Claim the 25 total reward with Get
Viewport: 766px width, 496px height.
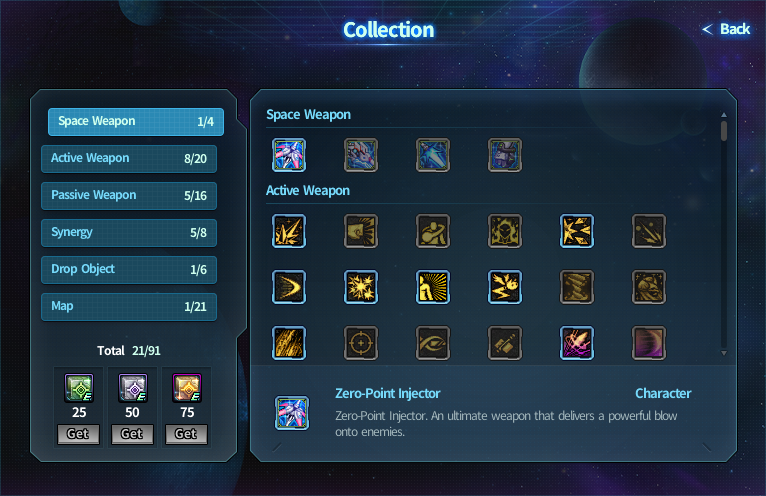pyautogui.click(x=77, y=434)
